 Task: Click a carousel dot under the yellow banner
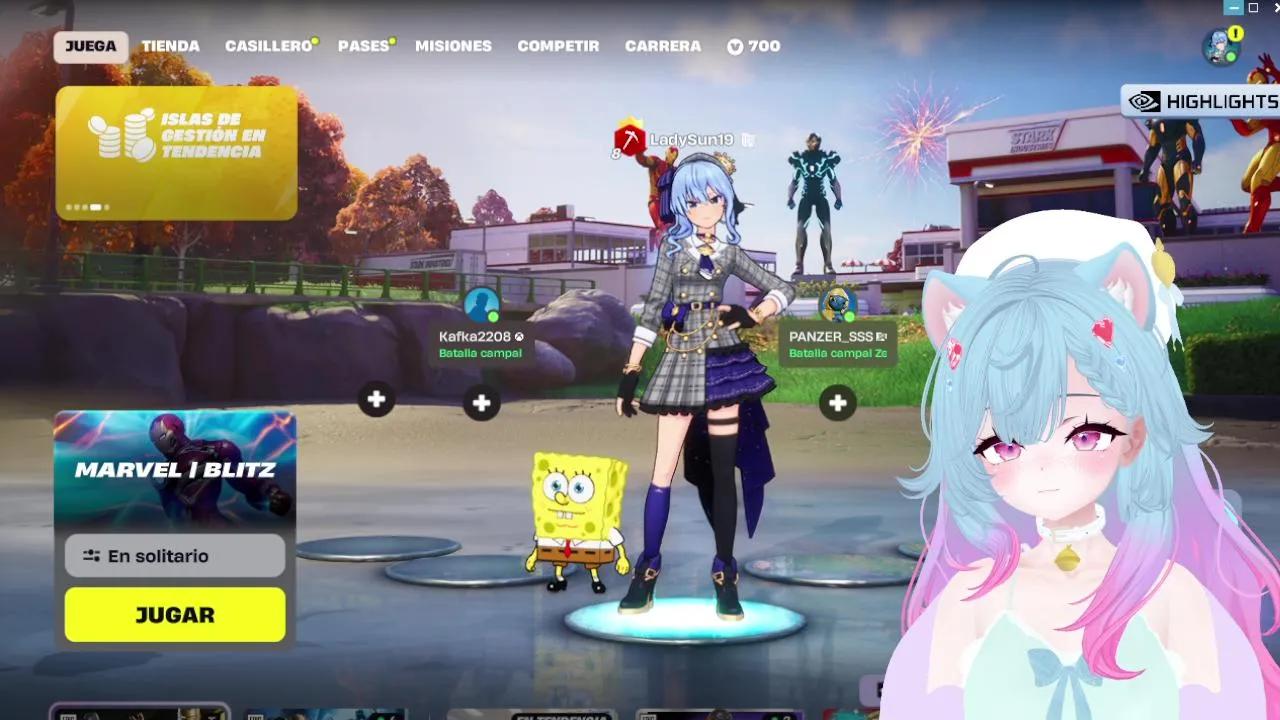pos(95,206)
